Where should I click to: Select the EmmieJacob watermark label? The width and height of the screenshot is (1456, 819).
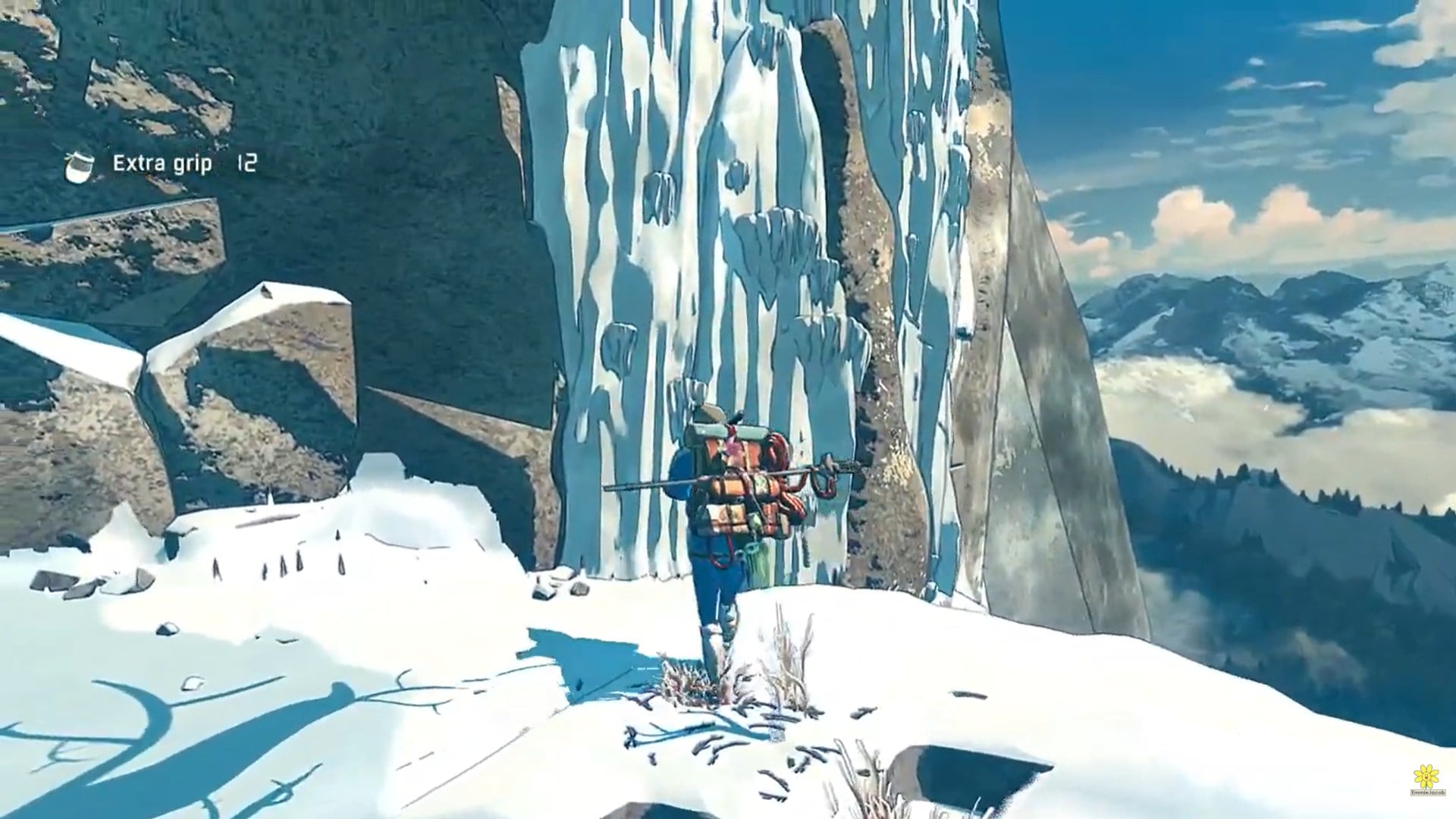pyautogui.click(x=1429, y=792)
